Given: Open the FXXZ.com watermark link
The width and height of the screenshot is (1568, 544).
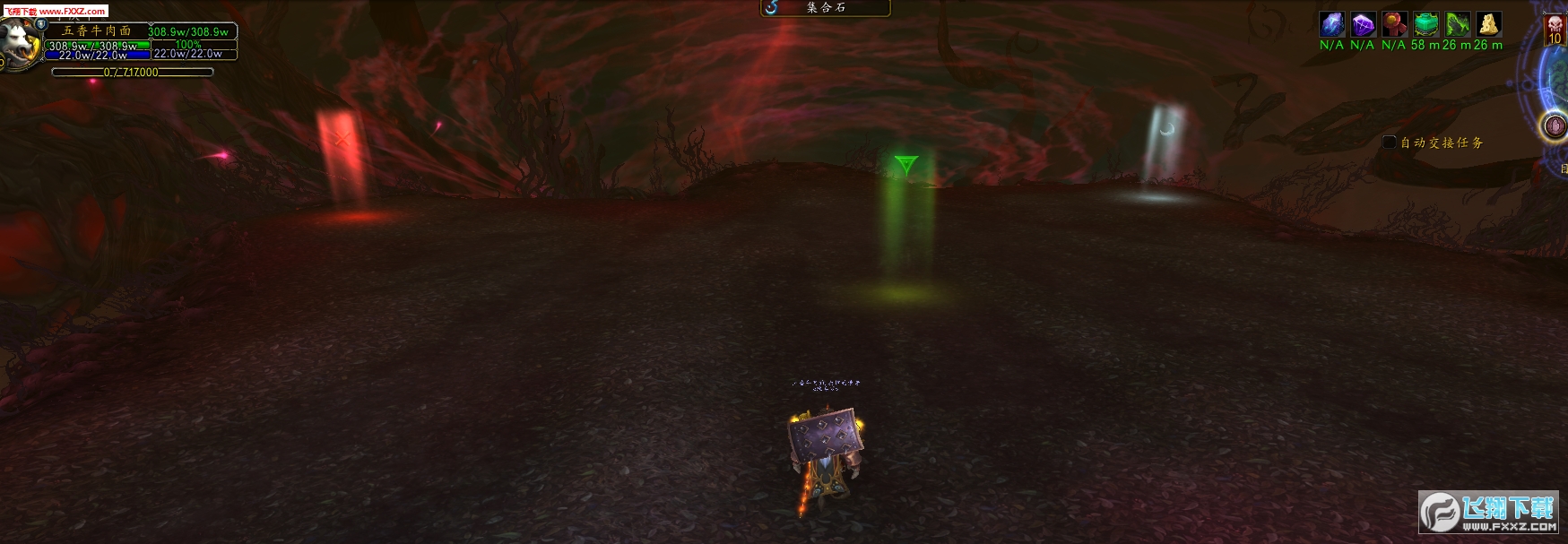Looking at the screenshot, I should (x=56, y=11).
